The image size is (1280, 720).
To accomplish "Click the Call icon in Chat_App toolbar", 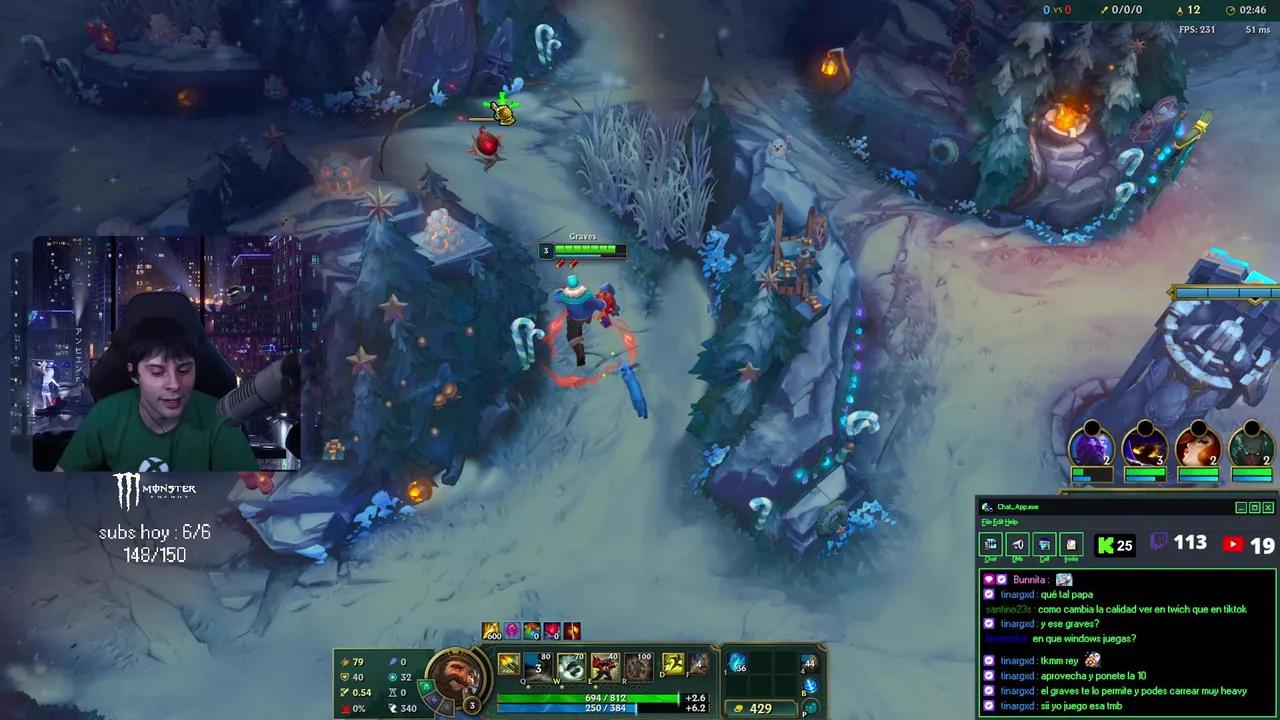I will pyautogui.click(x=1044, y=545).
